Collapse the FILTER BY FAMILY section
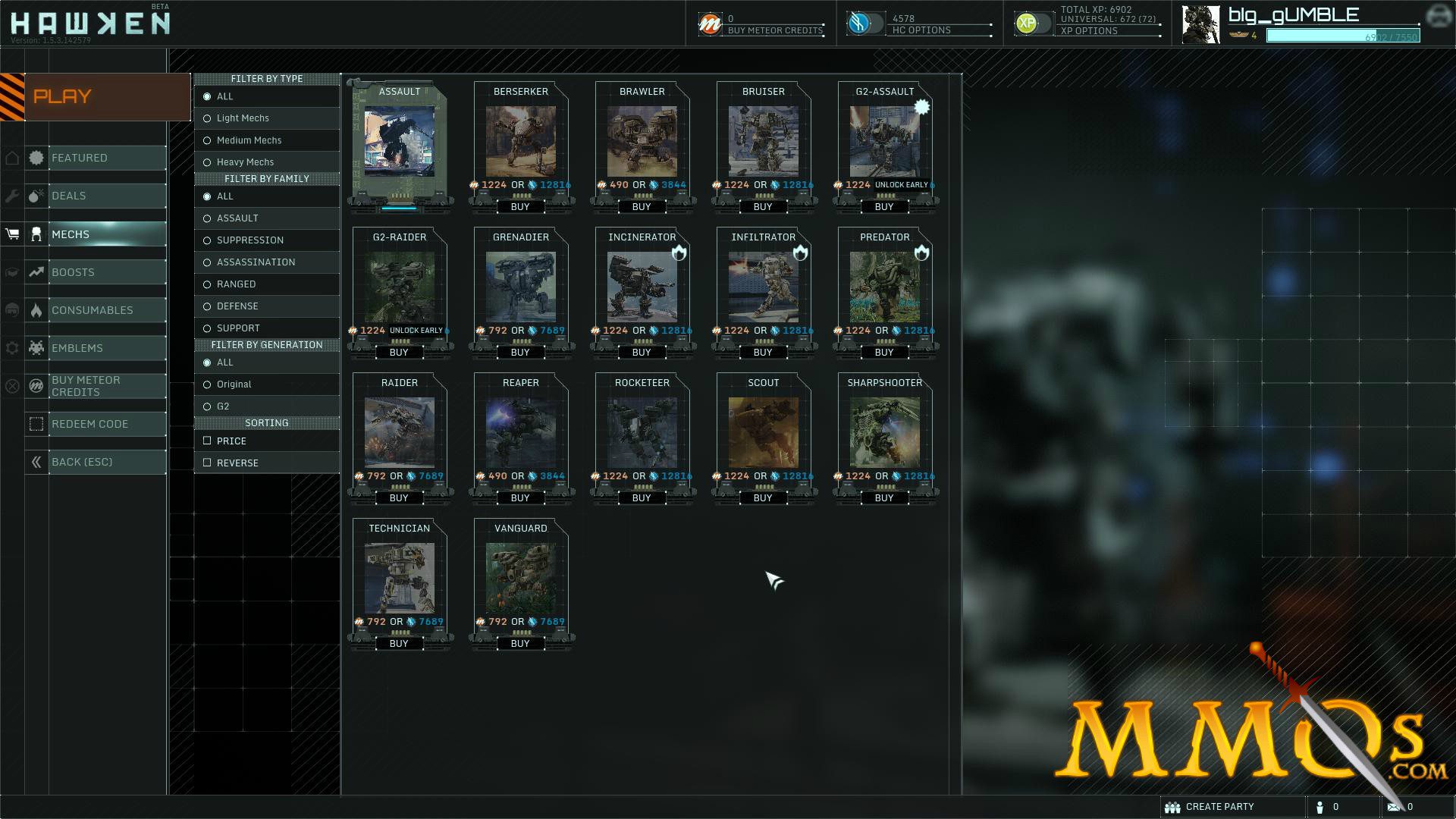 (x=266, y=178)
